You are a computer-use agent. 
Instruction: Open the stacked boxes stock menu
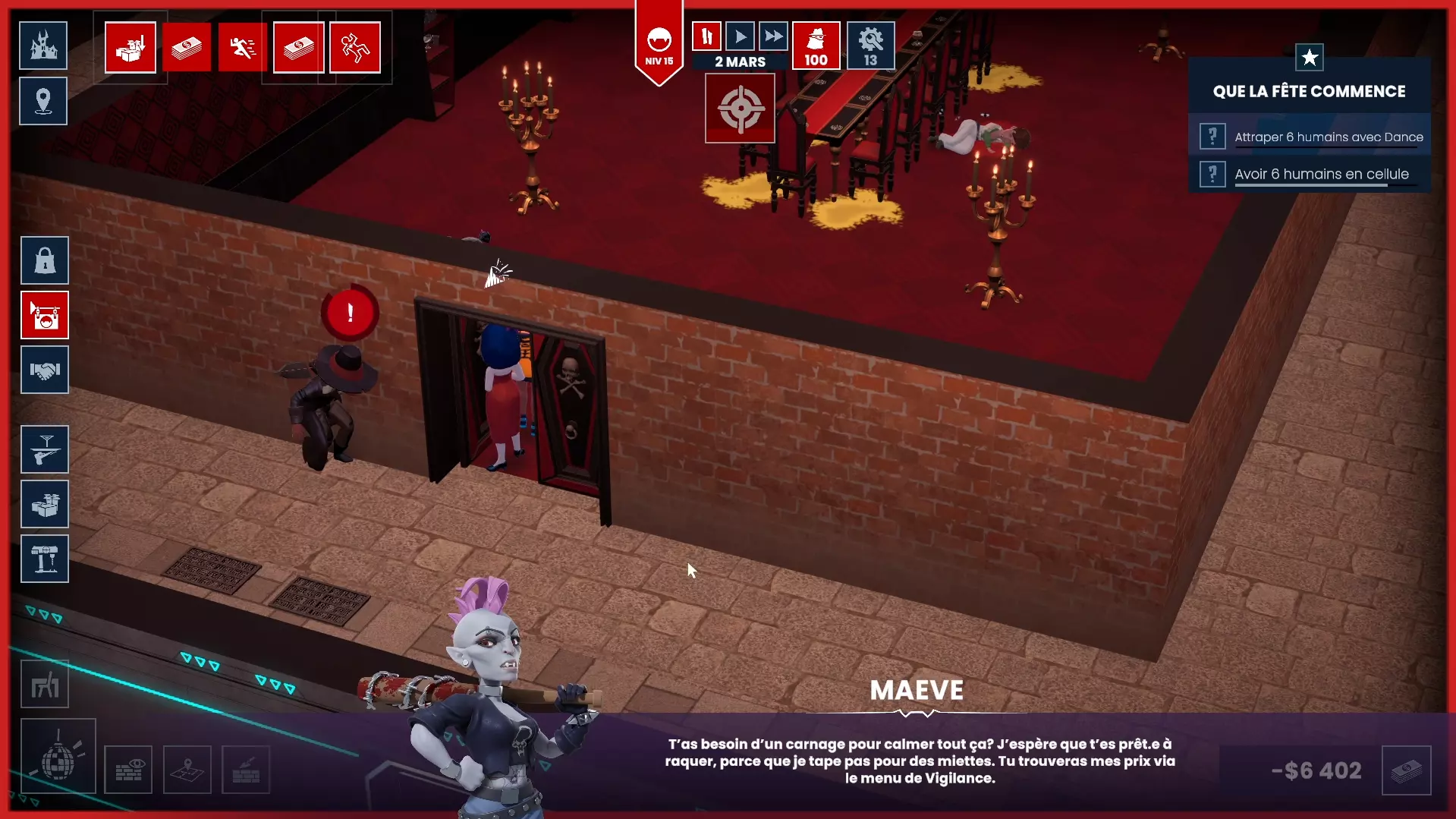[x=45, y=505]
